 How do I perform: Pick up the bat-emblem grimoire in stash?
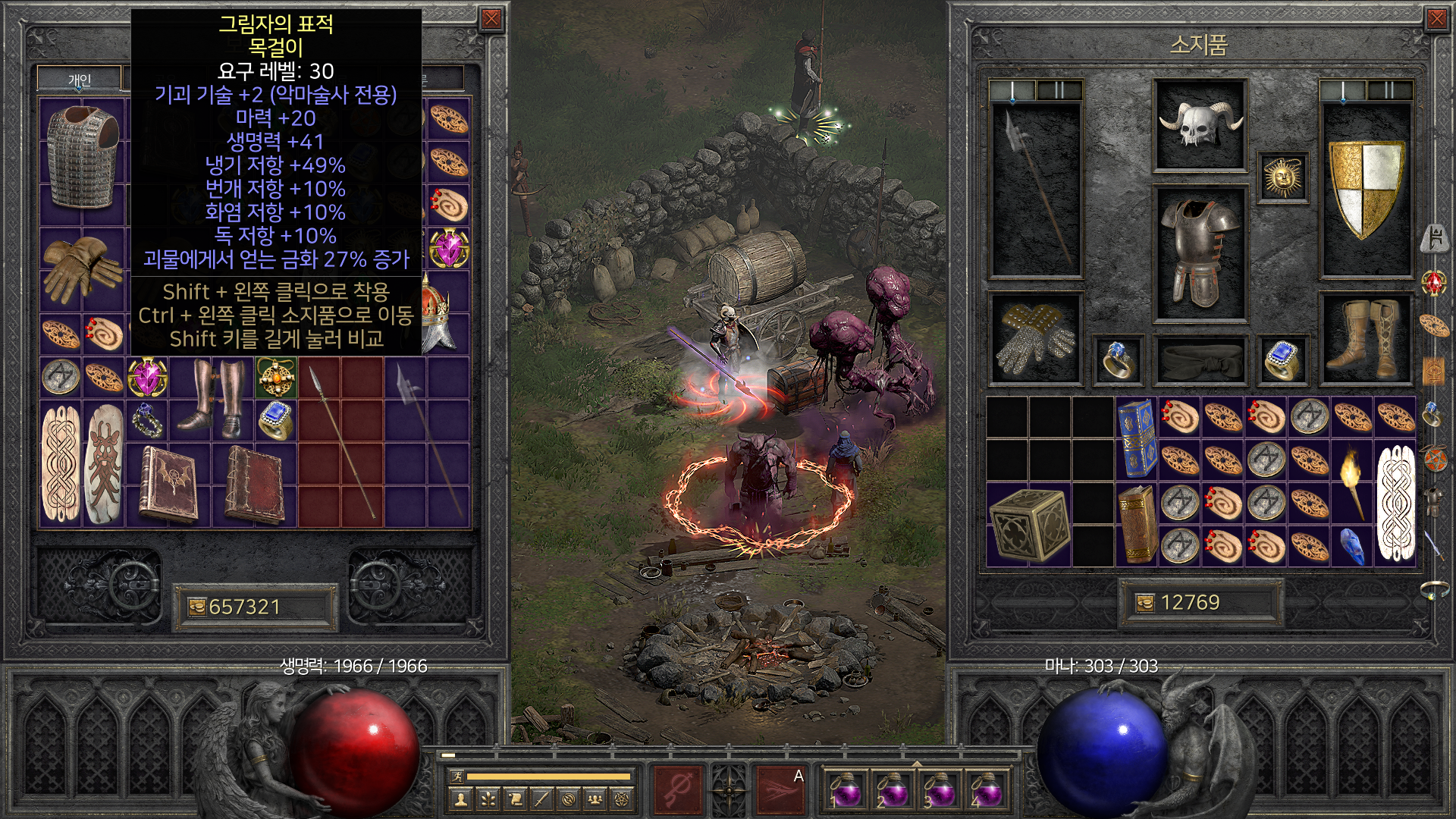point(168,482)
